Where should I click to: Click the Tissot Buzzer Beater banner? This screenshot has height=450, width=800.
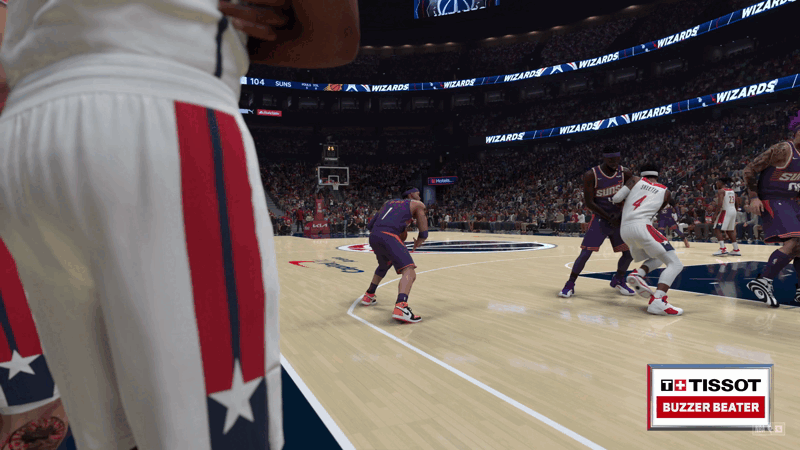click(709, 396)
